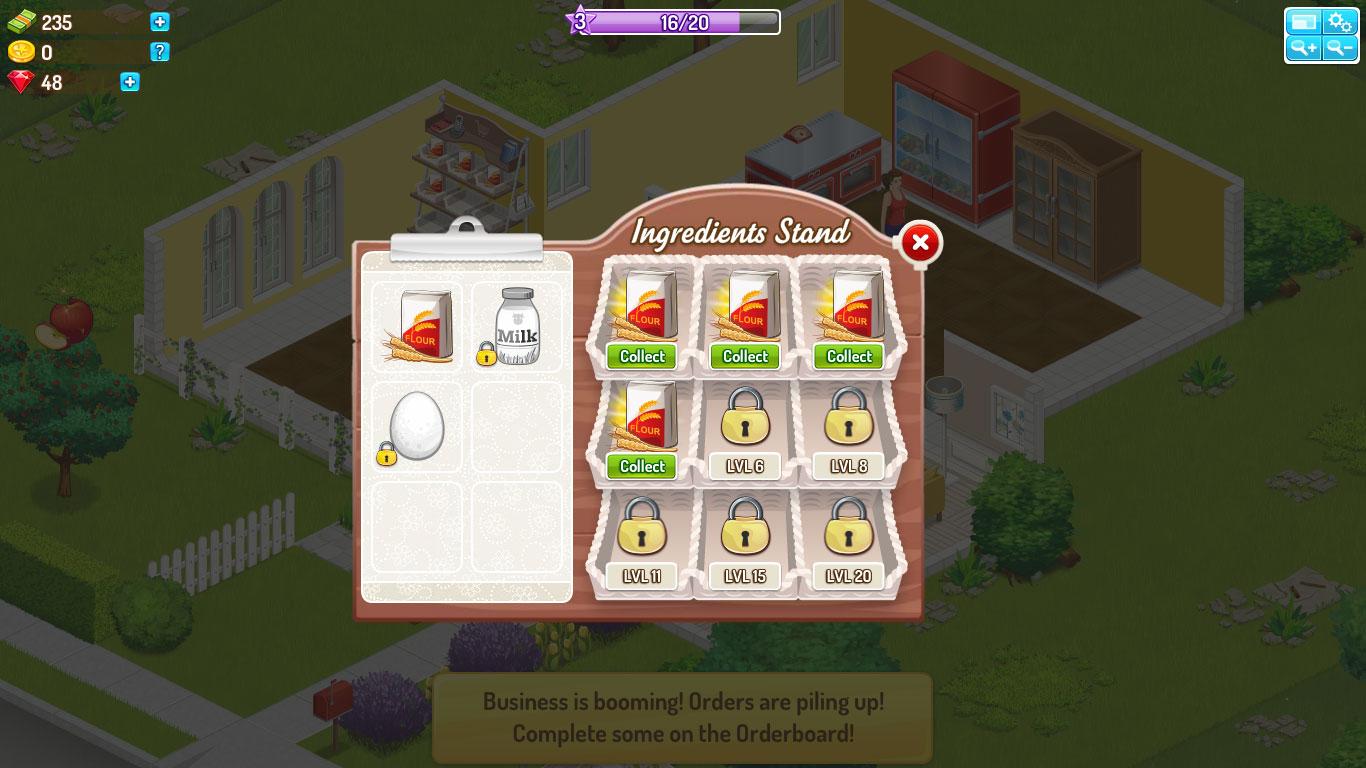
Task: Choose the locked milk bottle ingredient
Action: click(517, 326)
